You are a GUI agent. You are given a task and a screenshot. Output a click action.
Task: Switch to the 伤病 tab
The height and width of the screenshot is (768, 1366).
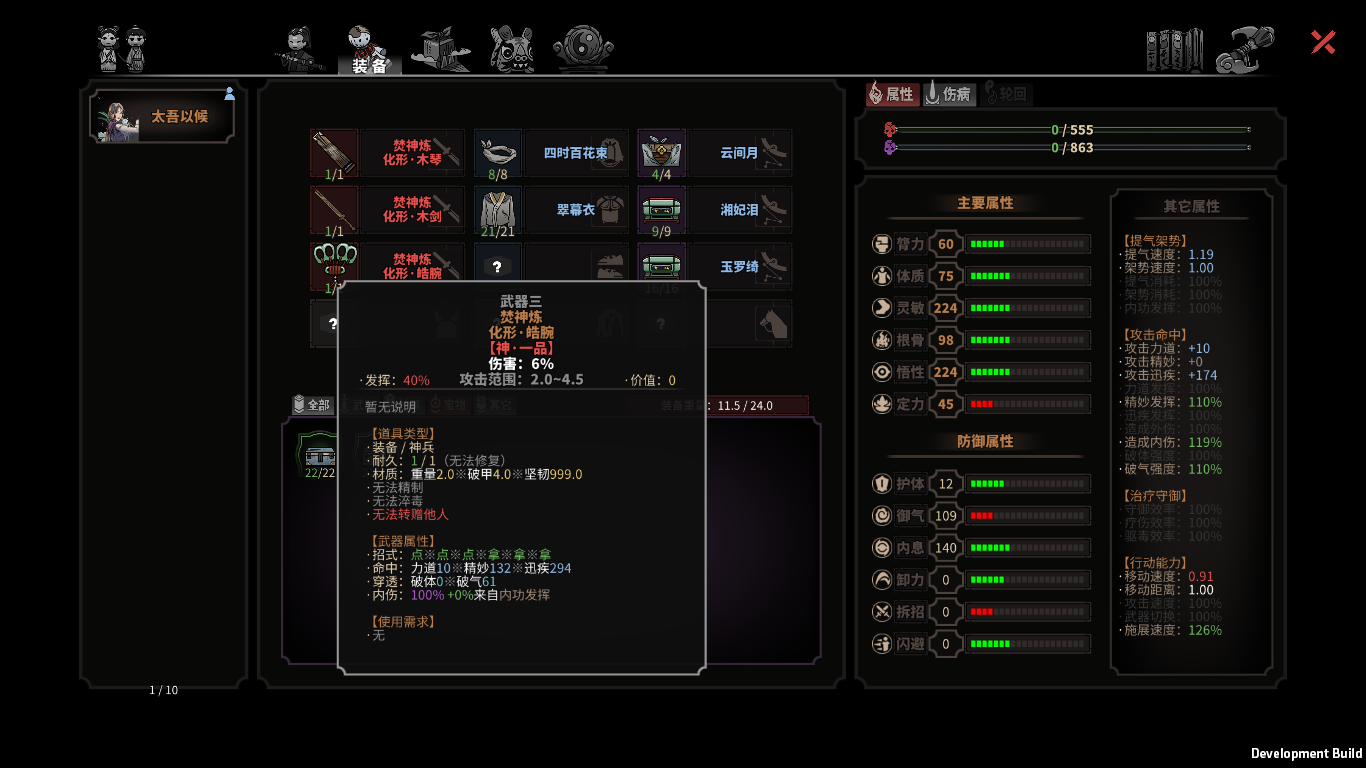coord(949,94)
